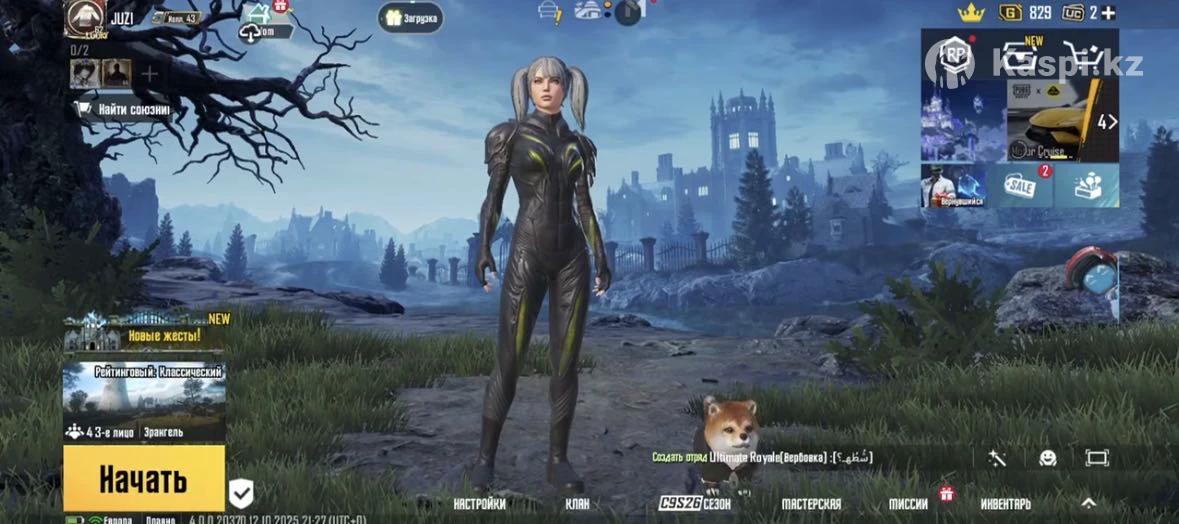Open the Инвентарь inventory
The width and height of the screenshot is (1179, 524).
pos(1005,504)
